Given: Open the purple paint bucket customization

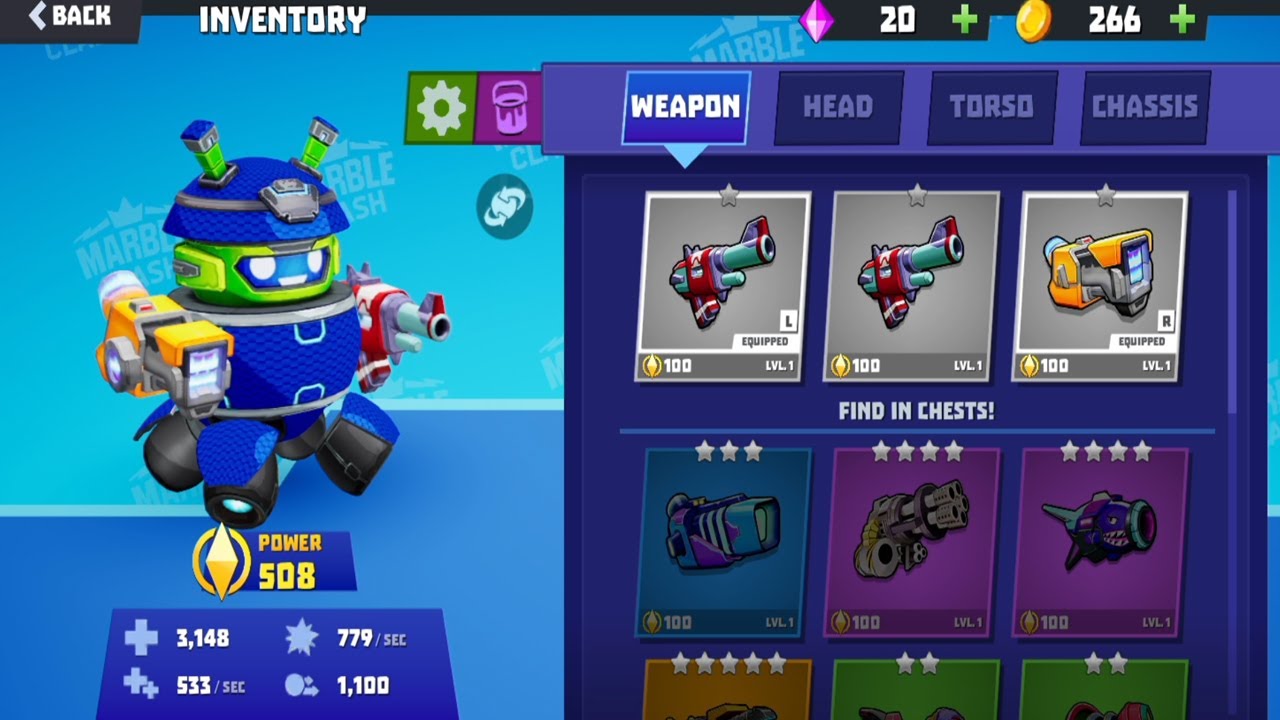Looking at the screenshot, I should (x=509, y=107).
